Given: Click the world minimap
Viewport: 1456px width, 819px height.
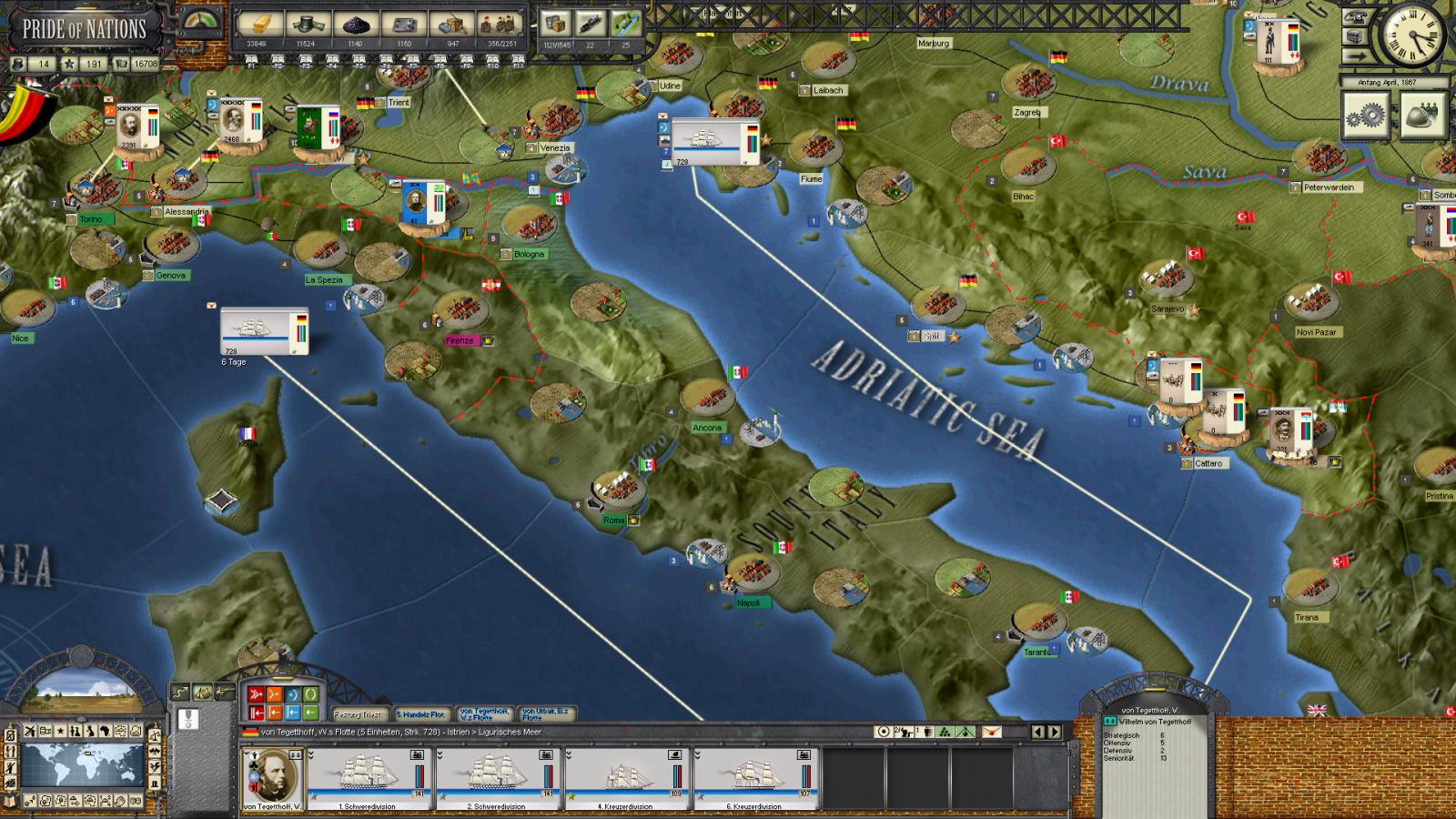Looking at the screenshot, I should point(83,764).
